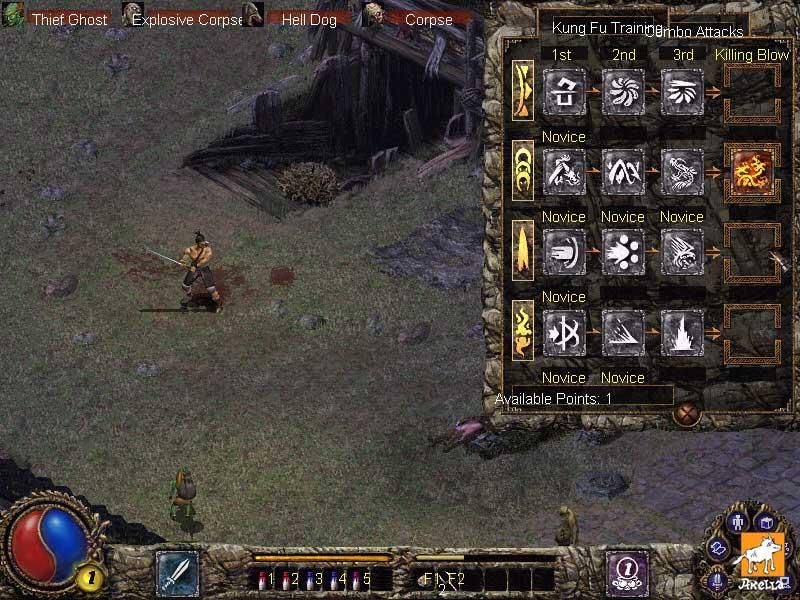This screenshot has width=800, height=600.
Task: Select the bottom-row spike burst 3rd skill
Action: 682,332
